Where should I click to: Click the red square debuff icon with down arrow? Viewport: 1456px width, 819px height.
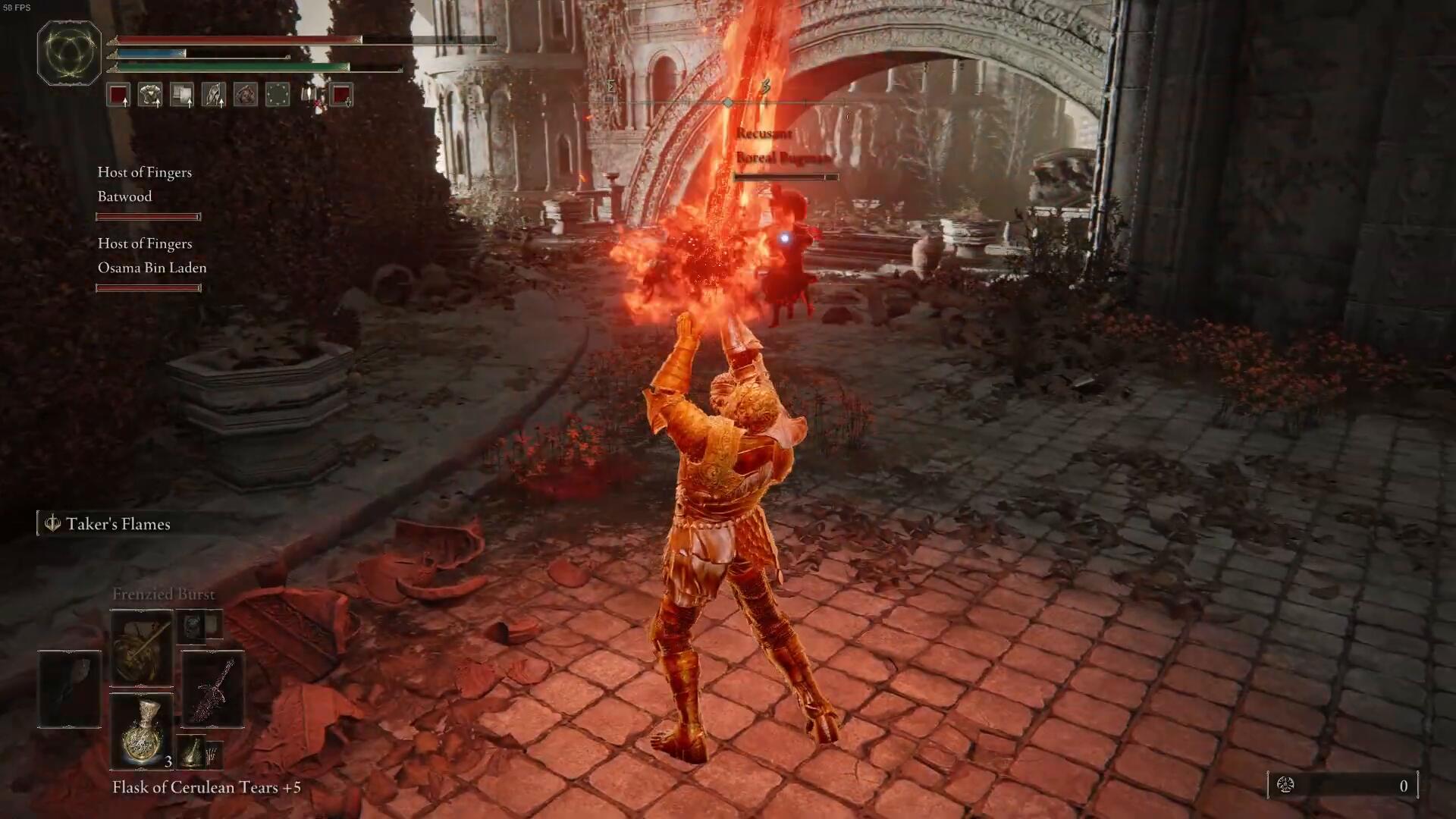[342, 95]
